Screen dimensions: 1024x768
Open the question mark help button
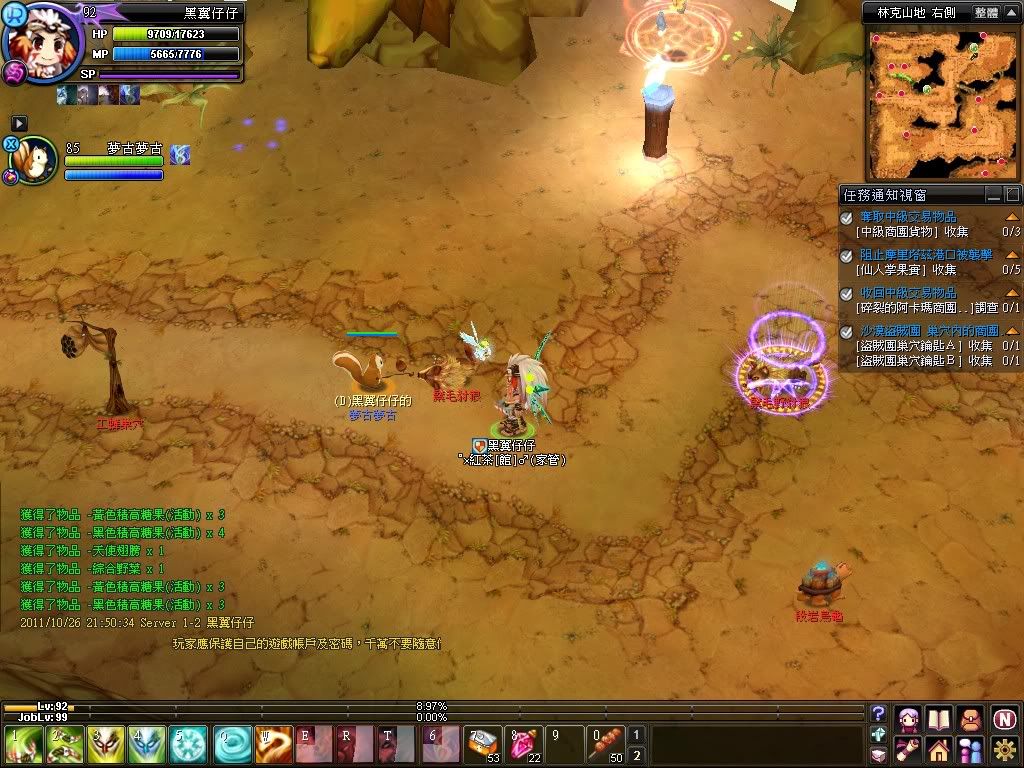tap(878, 713)
